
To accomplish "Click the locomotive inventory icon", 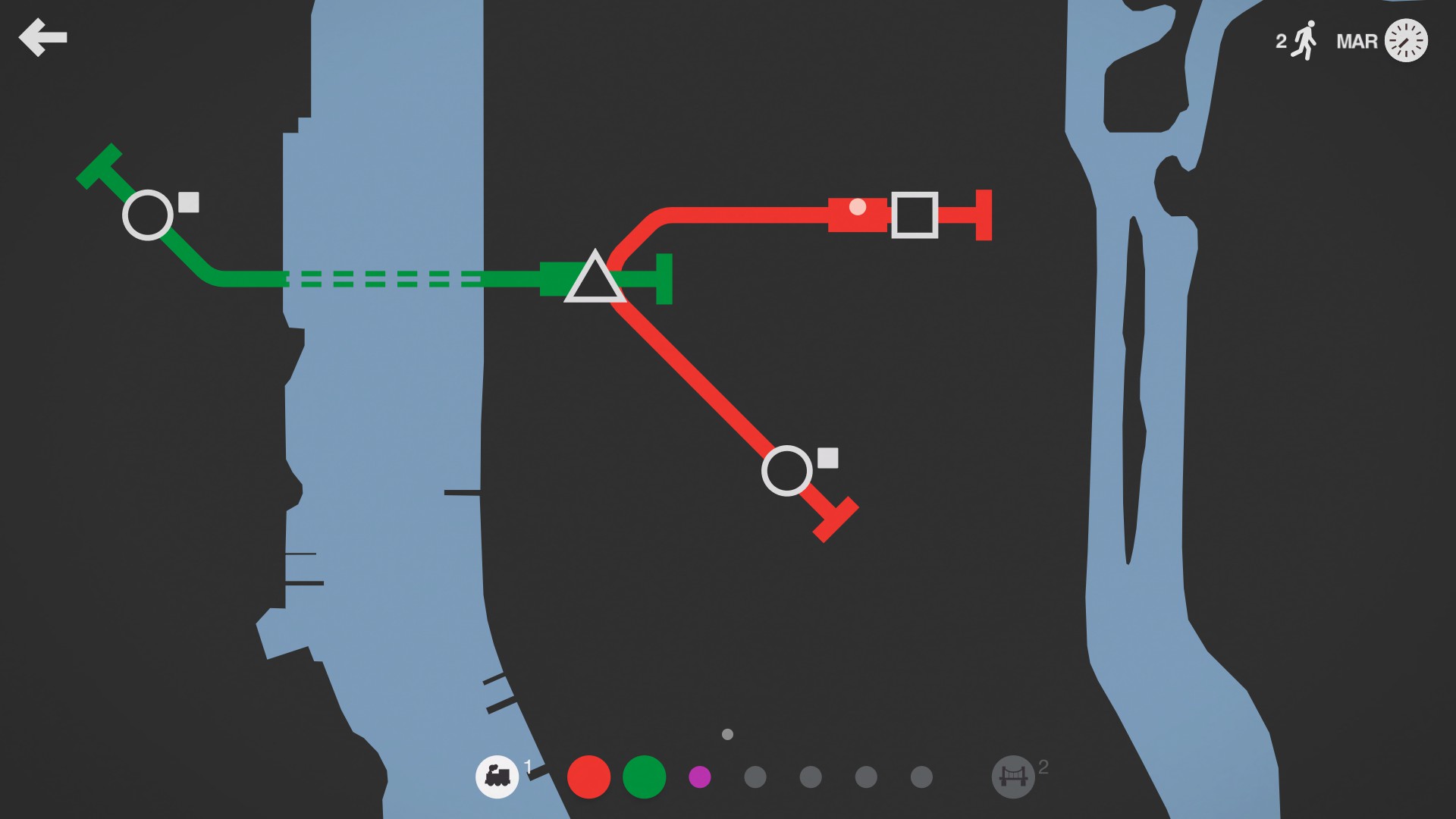I will (497, 777).
